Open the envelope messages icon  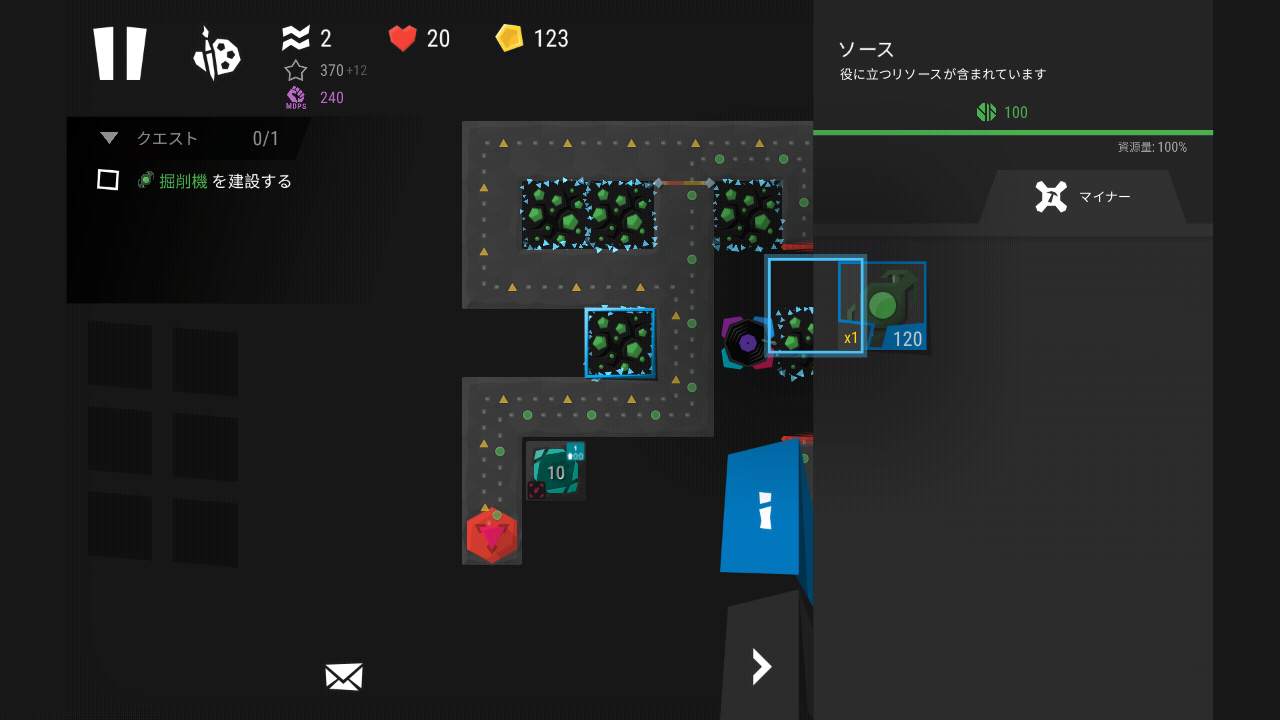coord(343,677)
